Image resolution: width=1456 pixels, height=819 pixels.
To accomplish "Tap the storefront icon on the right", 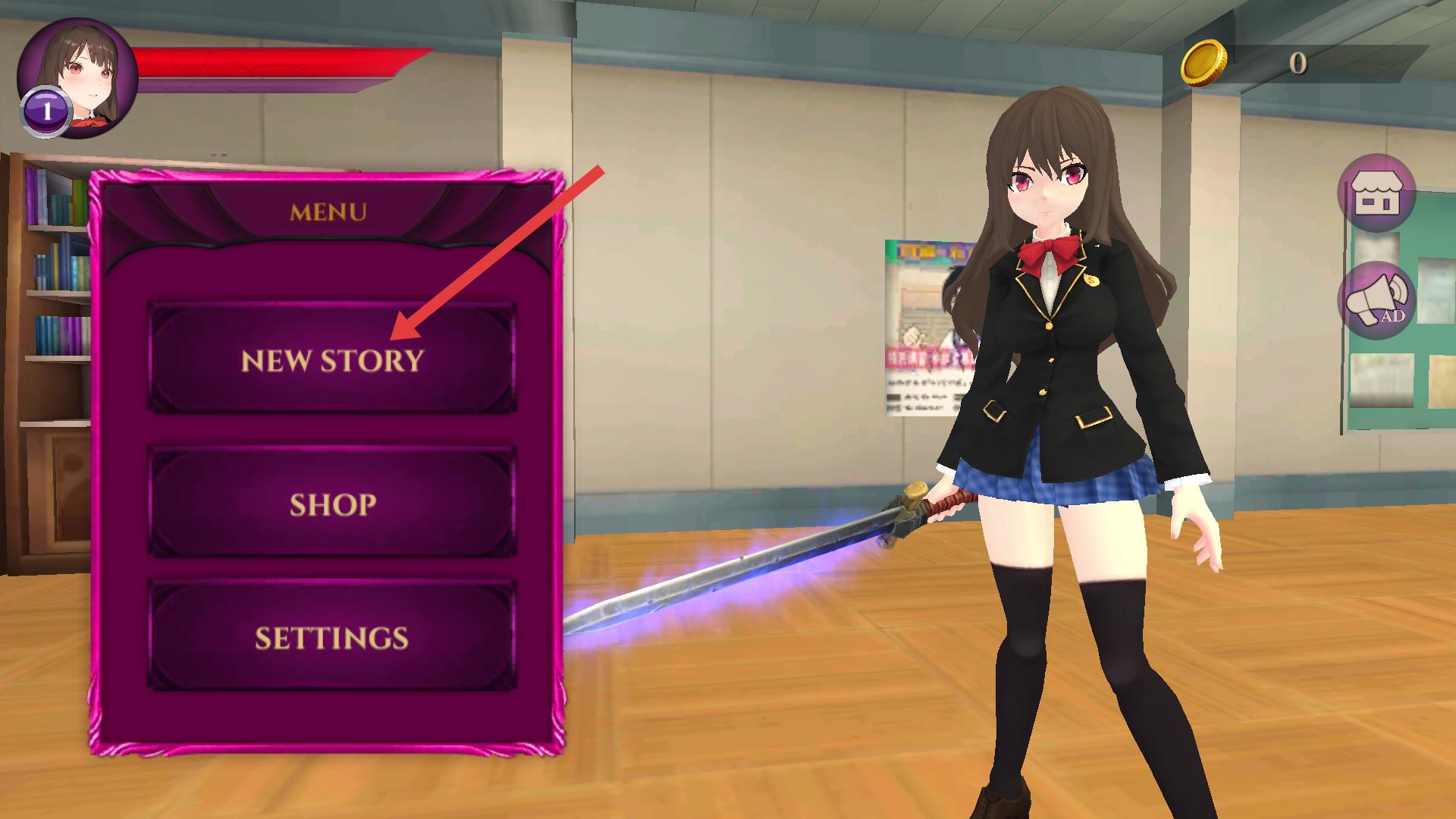I will pos(1376,193).
